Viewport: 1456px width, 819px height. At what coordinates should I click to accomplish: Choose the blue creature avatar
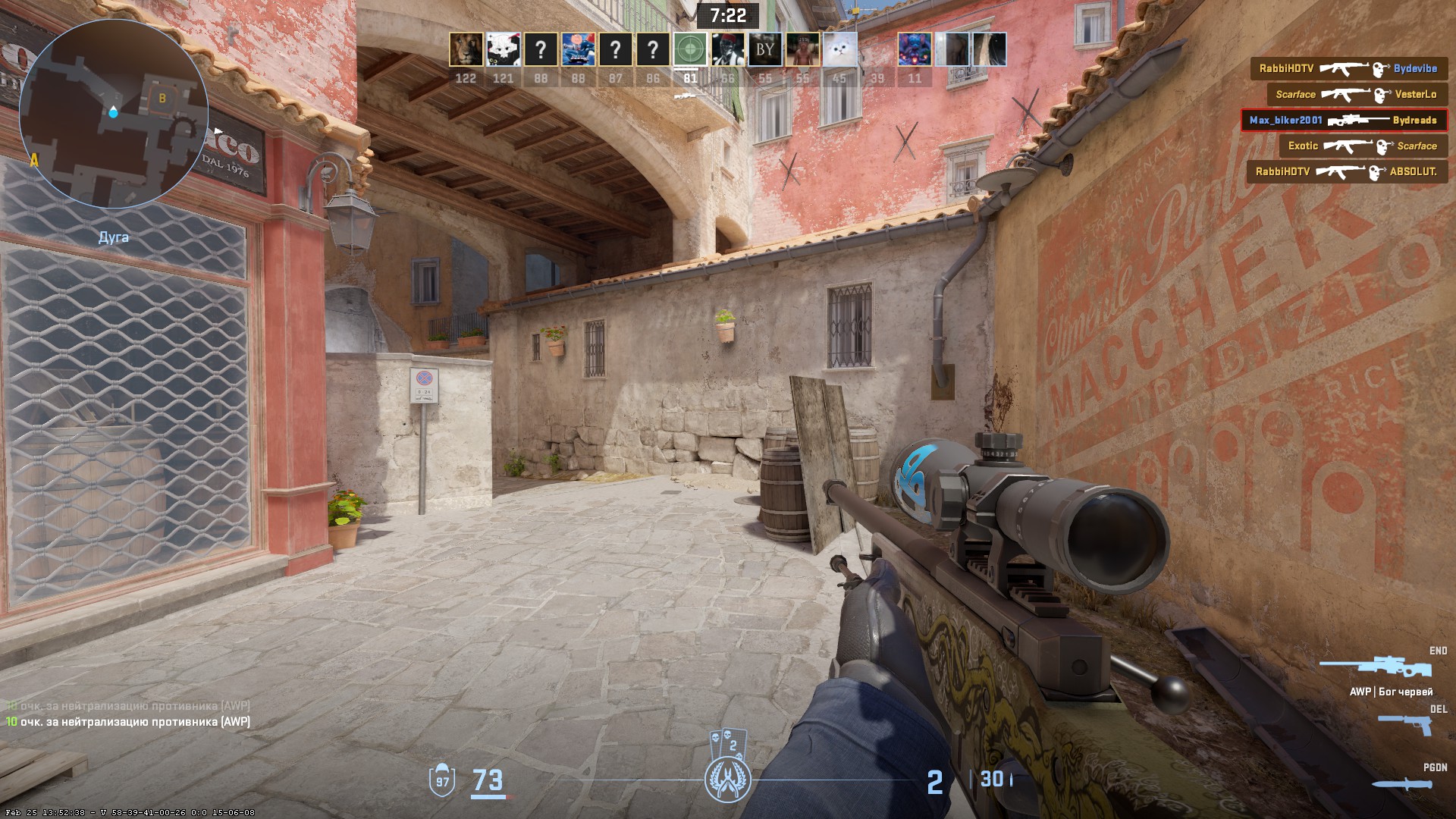915,50
